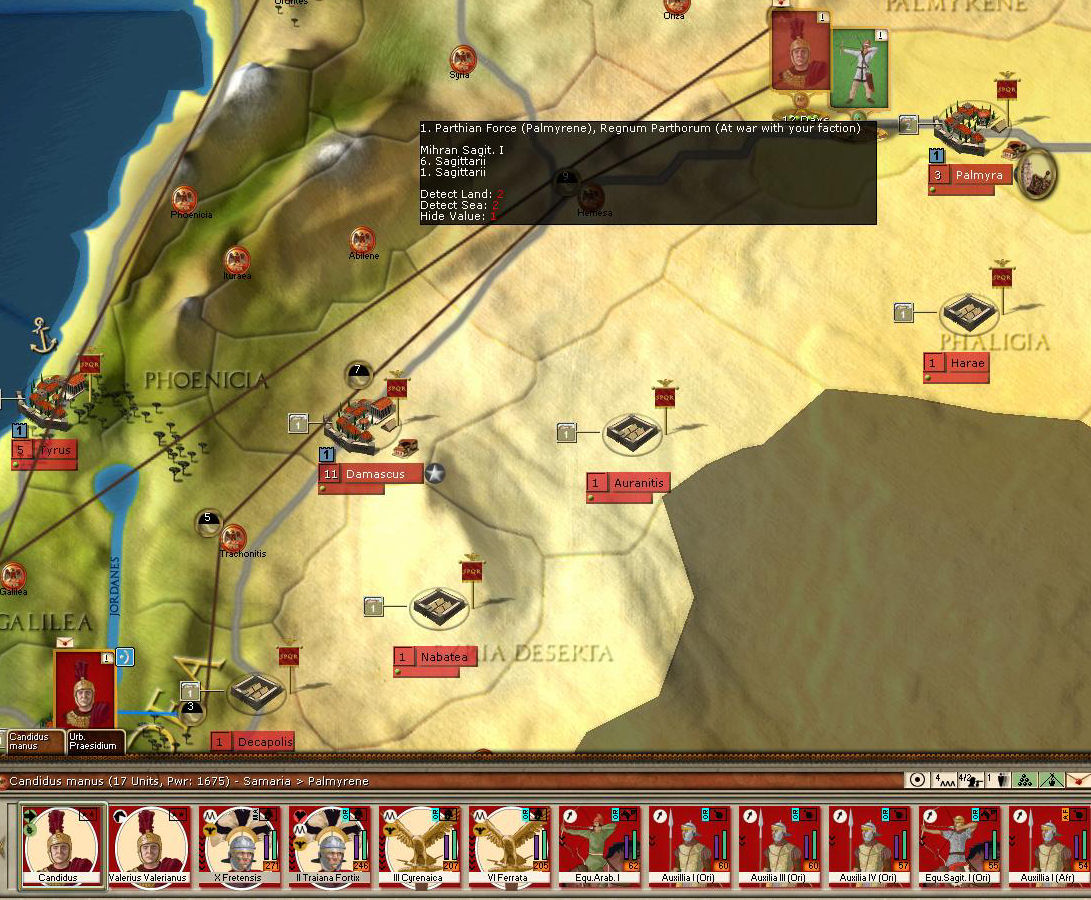Select the Auxilia I (Afr) unit card
This screenshot has width=1091, height=900.
pos(1049,845)
